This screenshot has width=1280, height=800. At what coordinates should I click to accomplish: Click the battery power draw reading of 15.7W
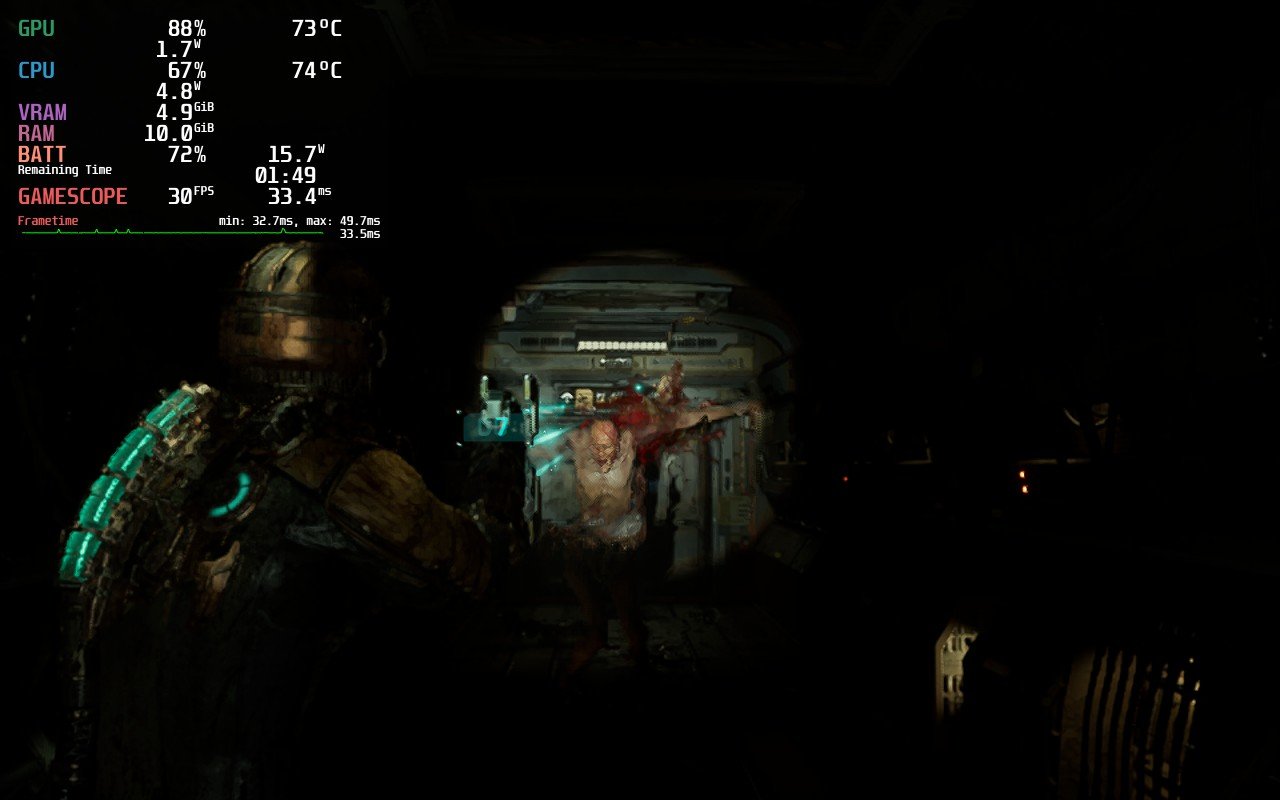[x=297, y=154]
